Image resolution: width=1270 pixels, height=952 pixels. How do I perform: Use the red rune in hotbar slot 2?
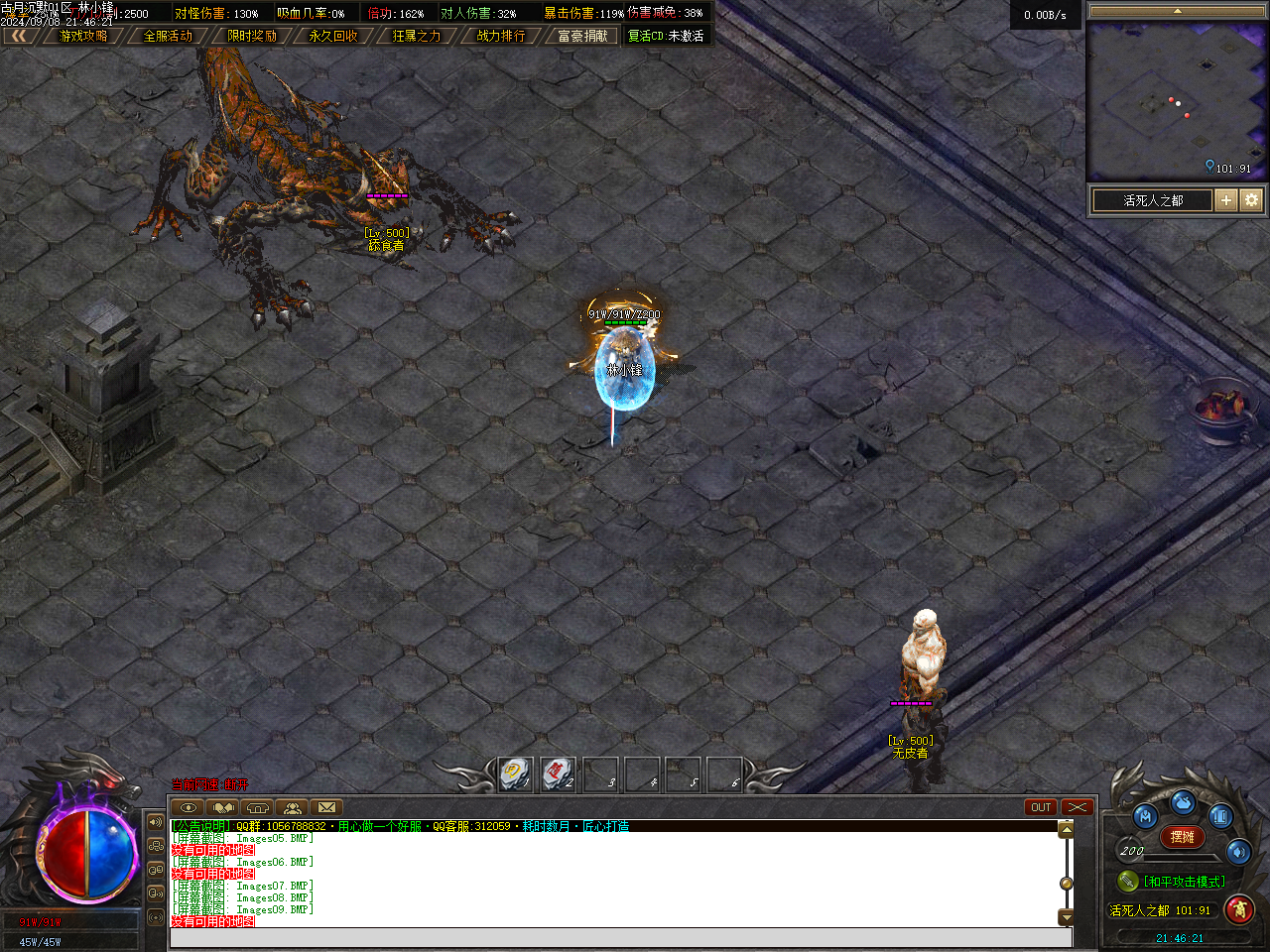tap(558, 773)
